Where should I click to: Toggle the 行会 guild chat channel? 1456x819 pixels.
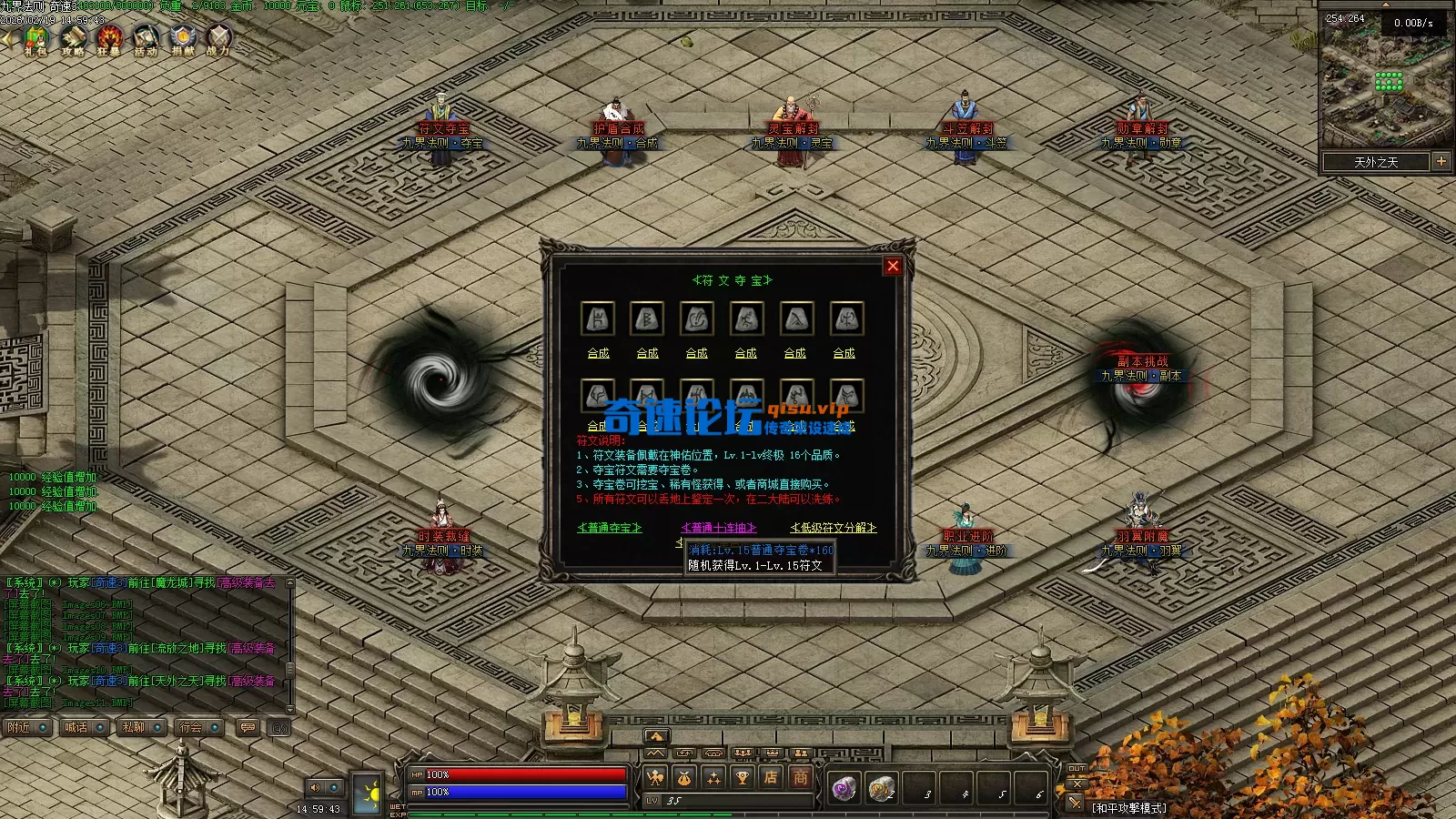[198, 727]
